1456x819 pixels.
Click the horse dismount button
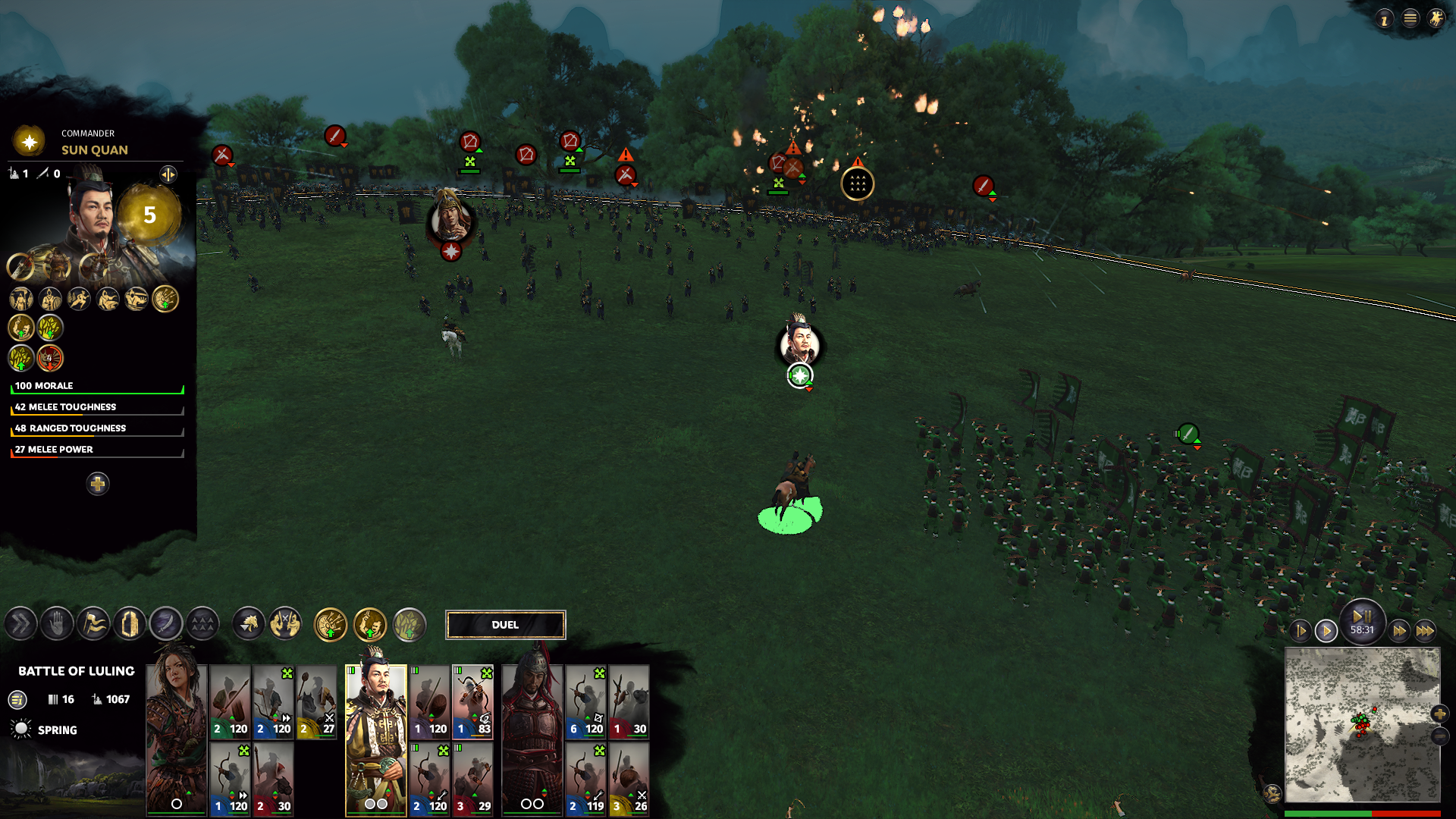pyautogui.click(x=249, y=625)
